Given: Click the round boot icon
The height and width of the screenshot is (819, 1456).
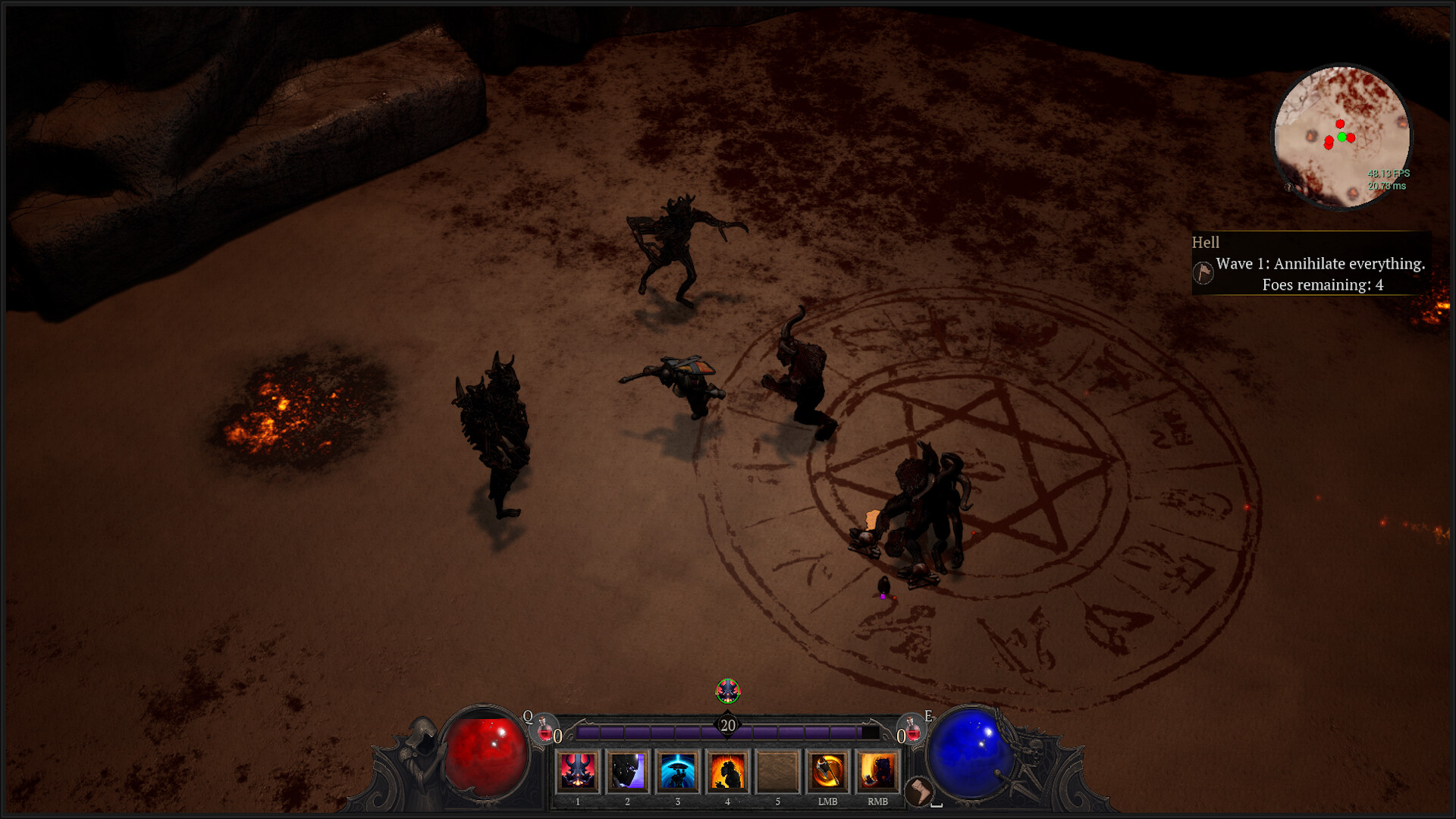Looking at the screenshot, I should pyautogui.click(x=919, y=791).
